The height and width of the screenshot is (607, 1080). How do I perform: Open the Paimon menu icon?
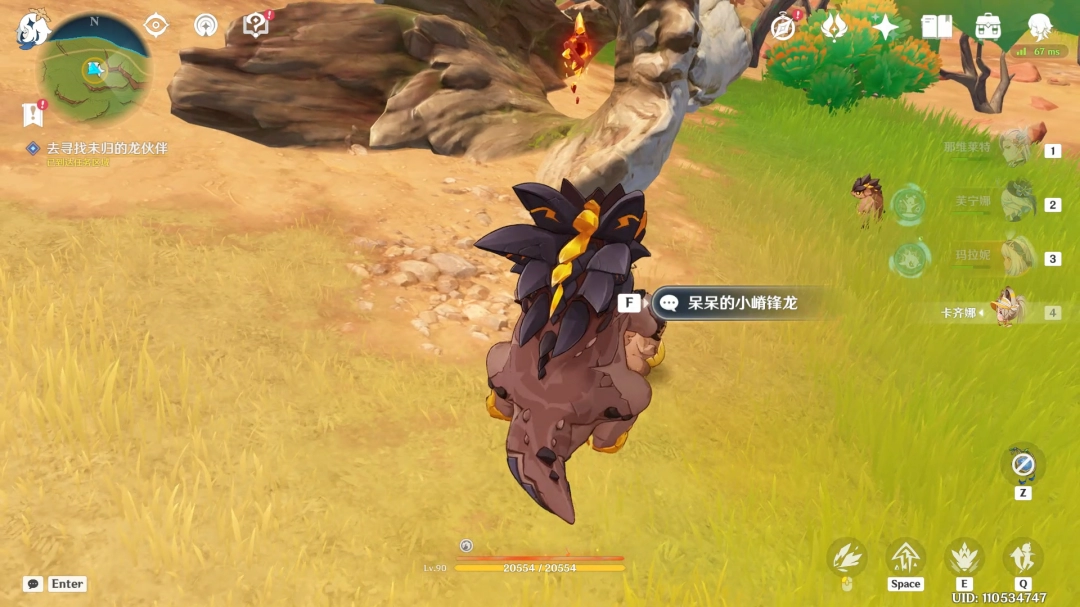point(33,30)
